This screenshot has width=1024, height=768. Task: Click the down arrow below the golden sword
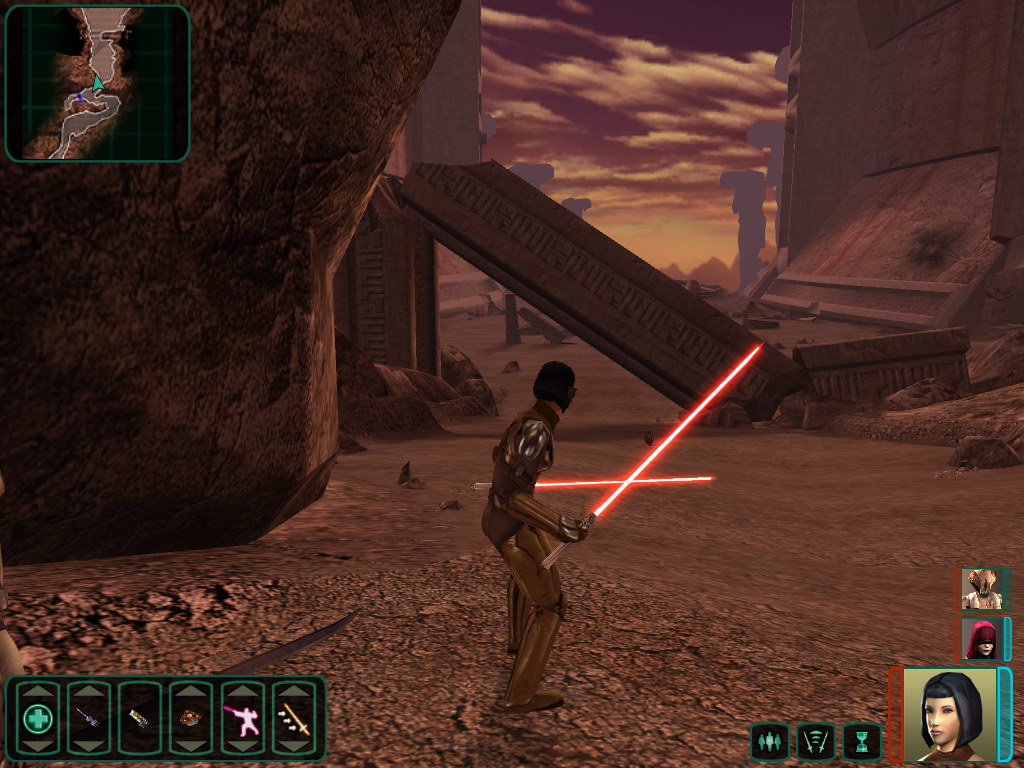click(x=294, y=745)
